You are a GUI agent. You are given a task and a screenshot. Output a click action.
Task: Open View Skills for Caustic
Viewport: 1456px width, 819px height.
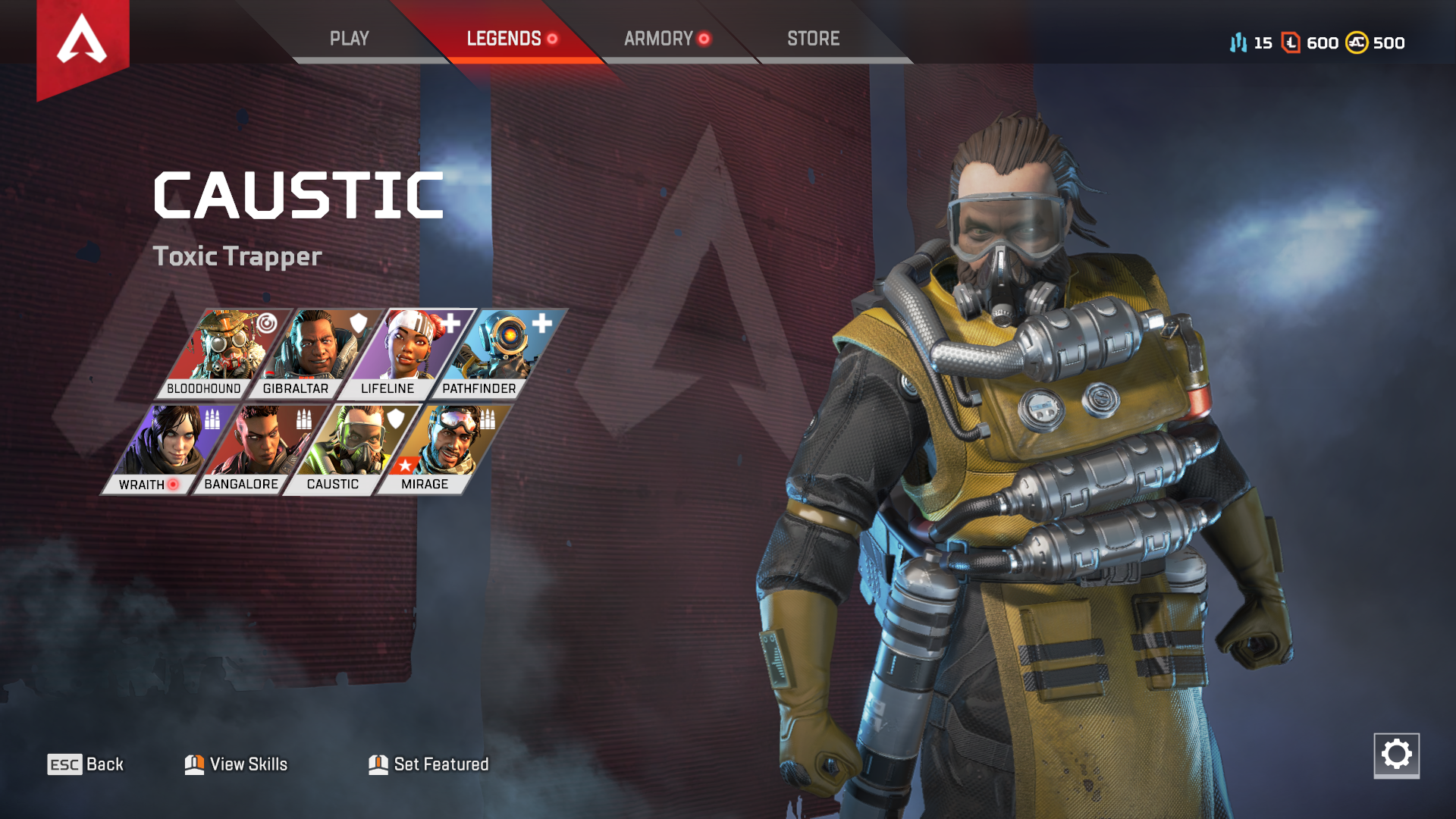pyautogui.click(x=237, y=764)
